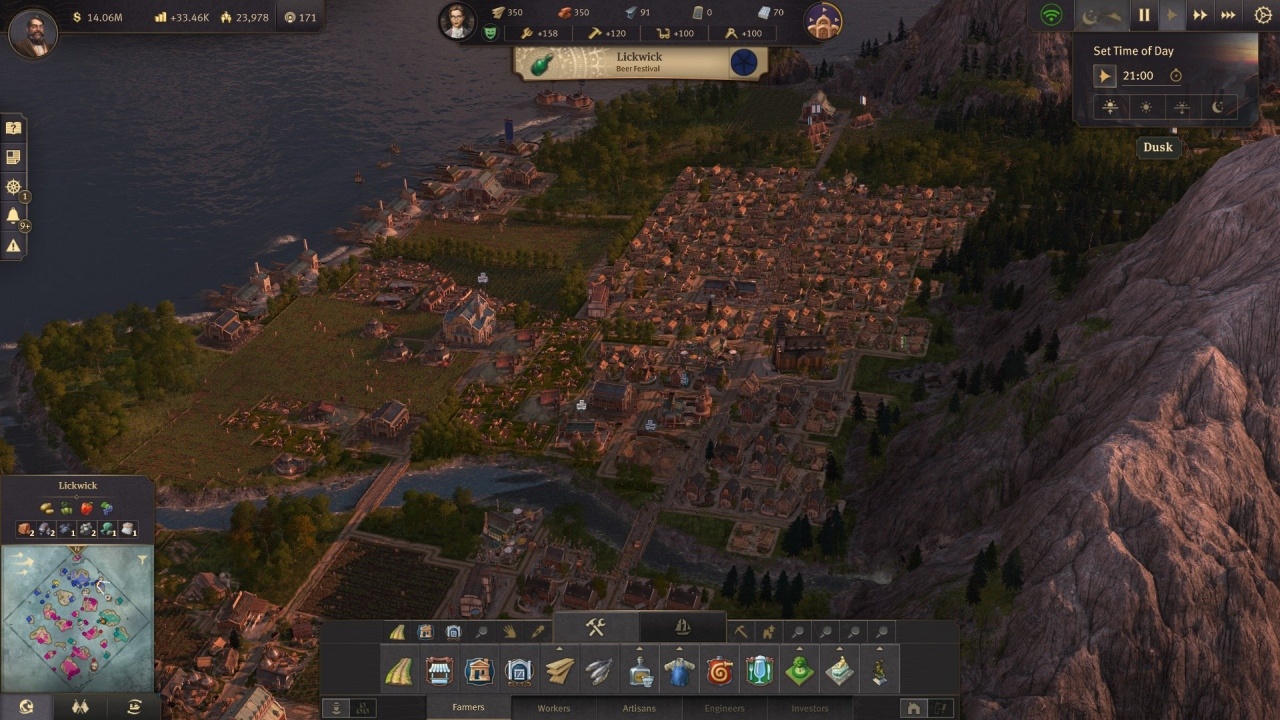Set game speed to double fast-forward
Viewport: 1280px width, 720px height.
click(1200, 15)
